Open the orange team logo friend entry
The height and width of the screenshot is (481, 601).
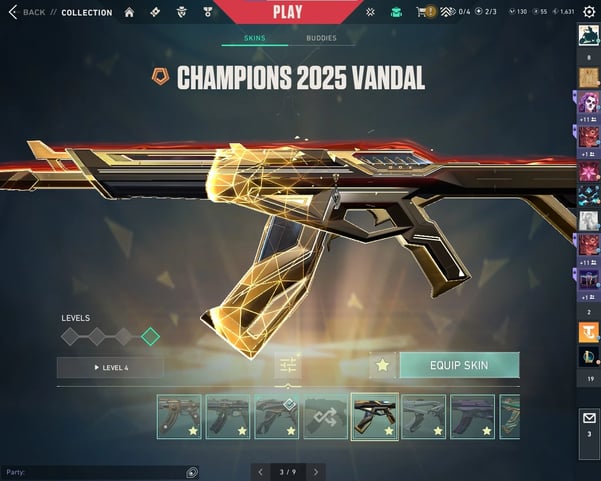588,333
